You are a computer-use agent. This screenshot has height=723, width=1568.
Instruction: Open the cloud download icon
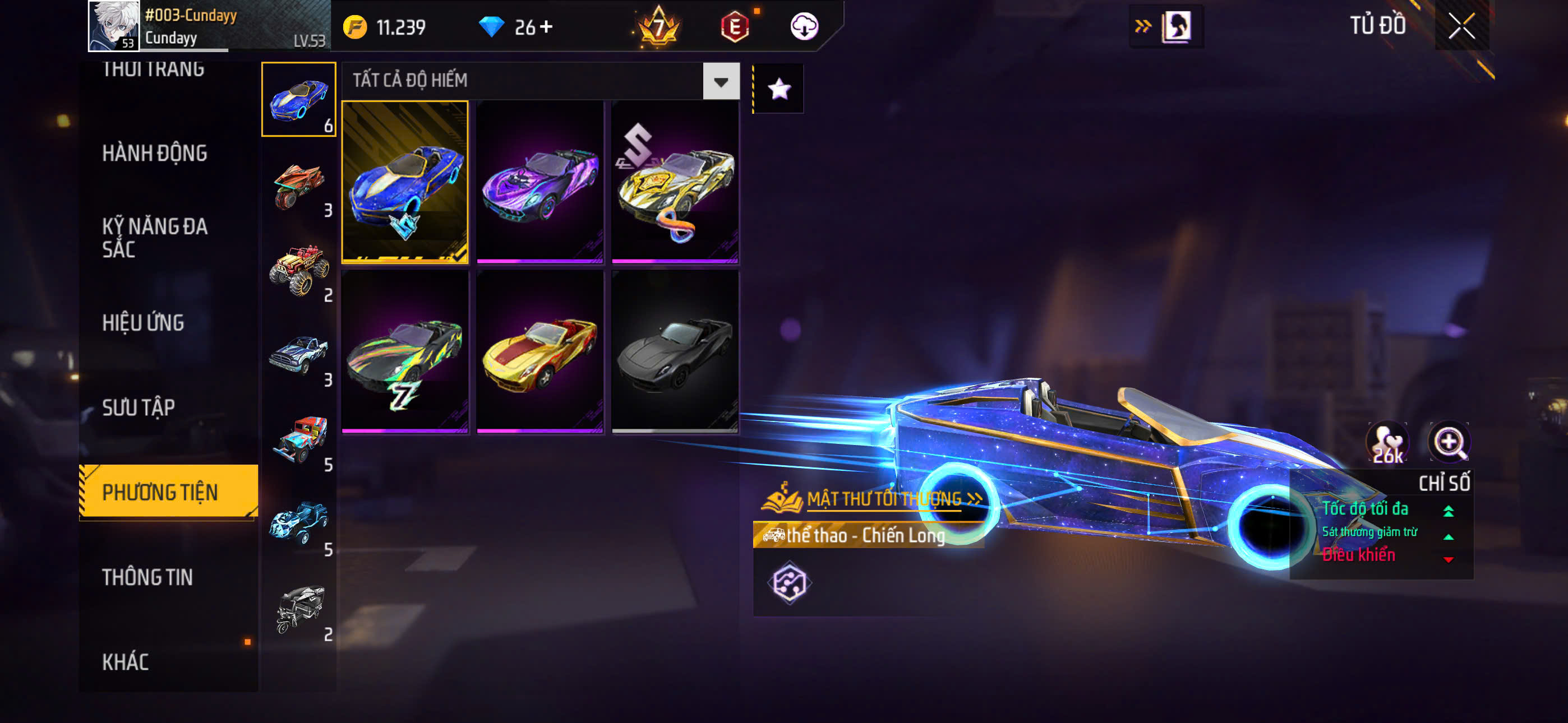(x=804, y=27)
